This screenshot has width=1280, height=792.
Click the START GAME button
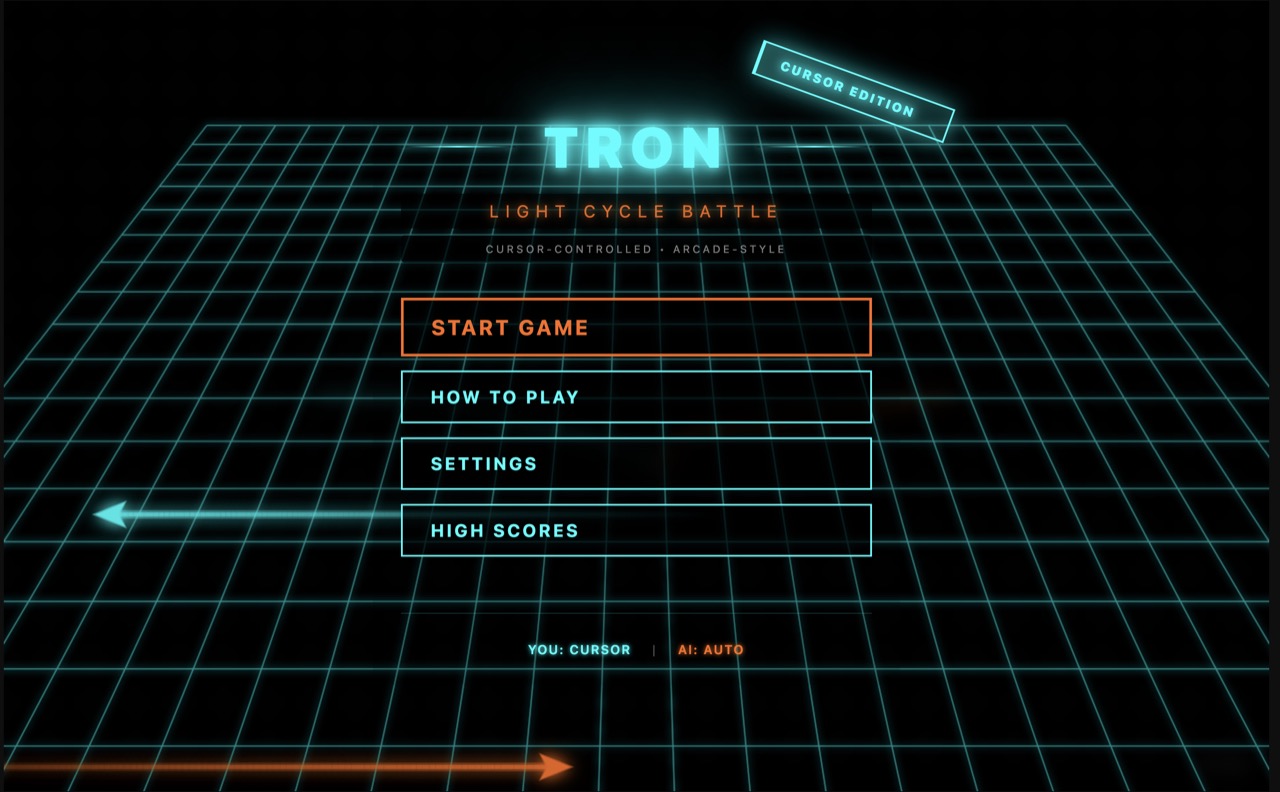coord(636,327)
